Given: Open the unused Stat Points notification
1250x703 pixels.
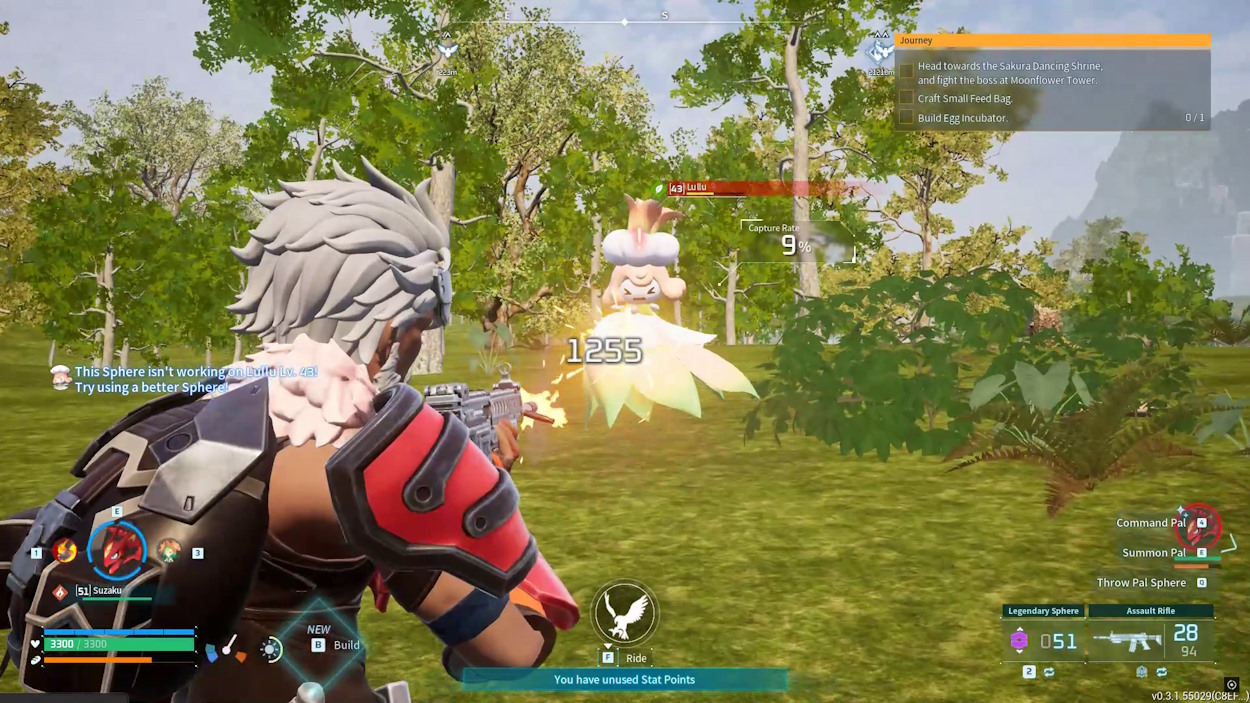Looking at the screenshot, I should [624, 680].
